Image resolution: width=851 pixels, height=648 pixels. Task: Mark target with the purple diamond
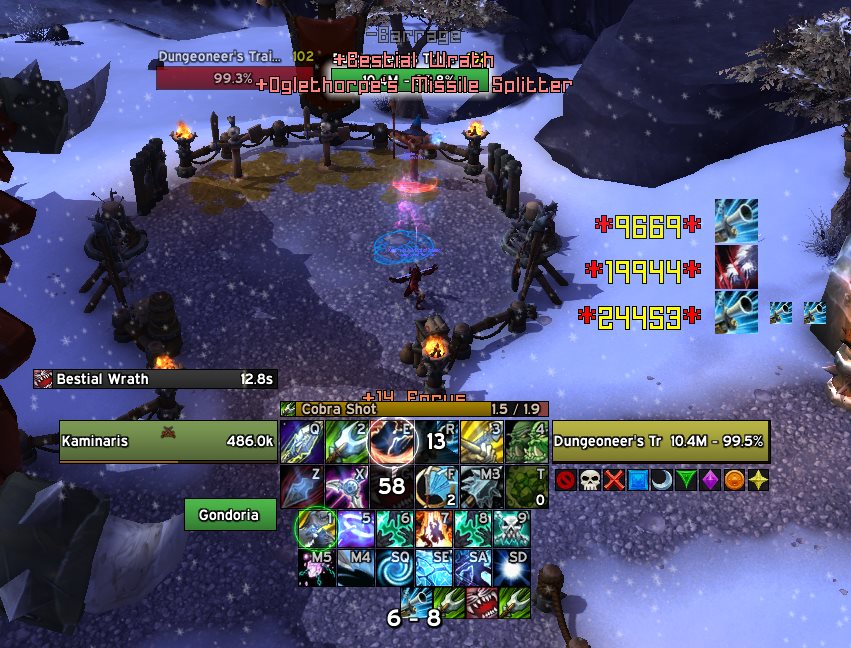tap(710, 480)
